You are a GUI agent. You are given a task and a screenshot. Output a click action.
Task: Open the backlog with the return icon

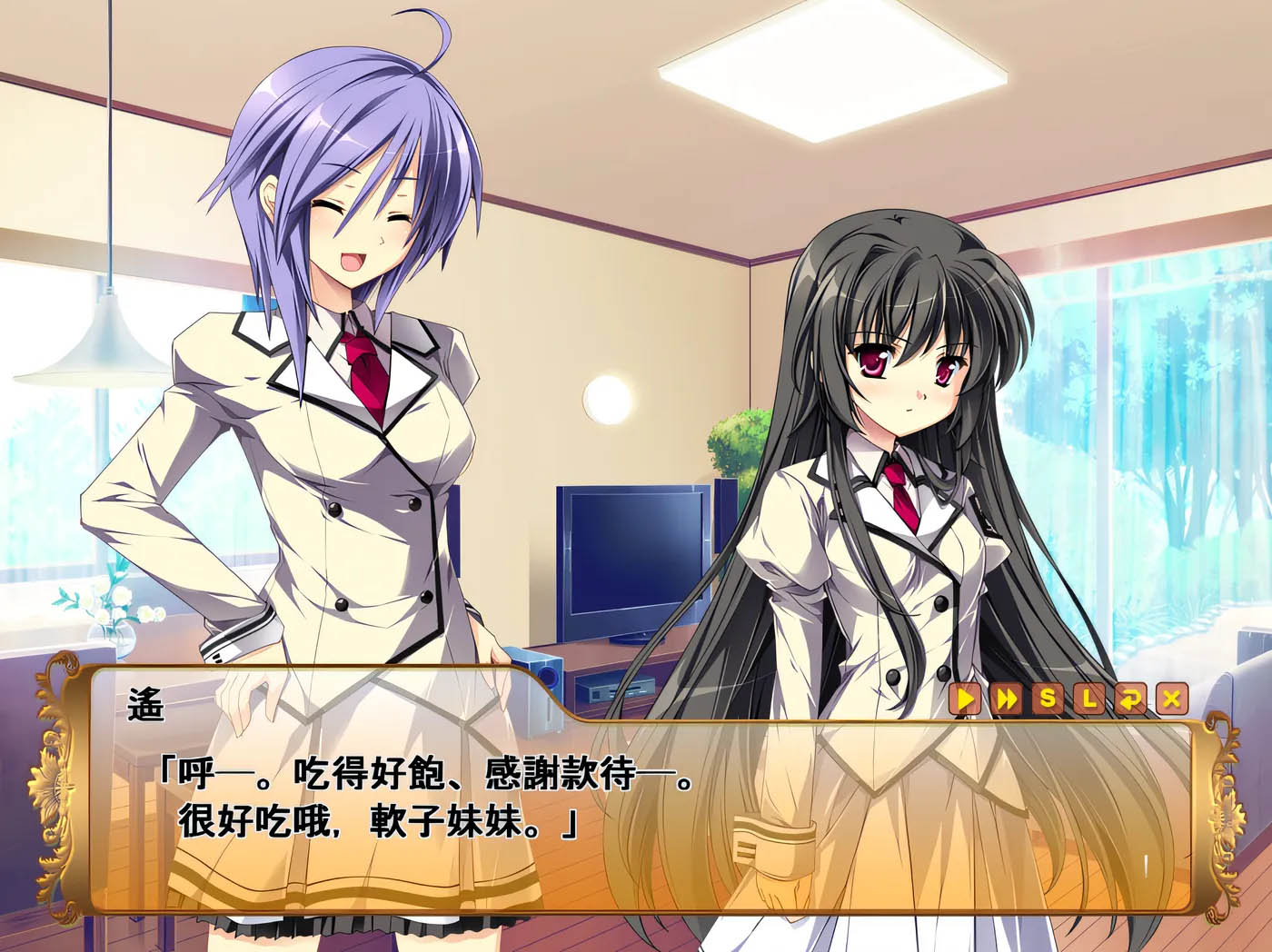tap(1129, 699)
